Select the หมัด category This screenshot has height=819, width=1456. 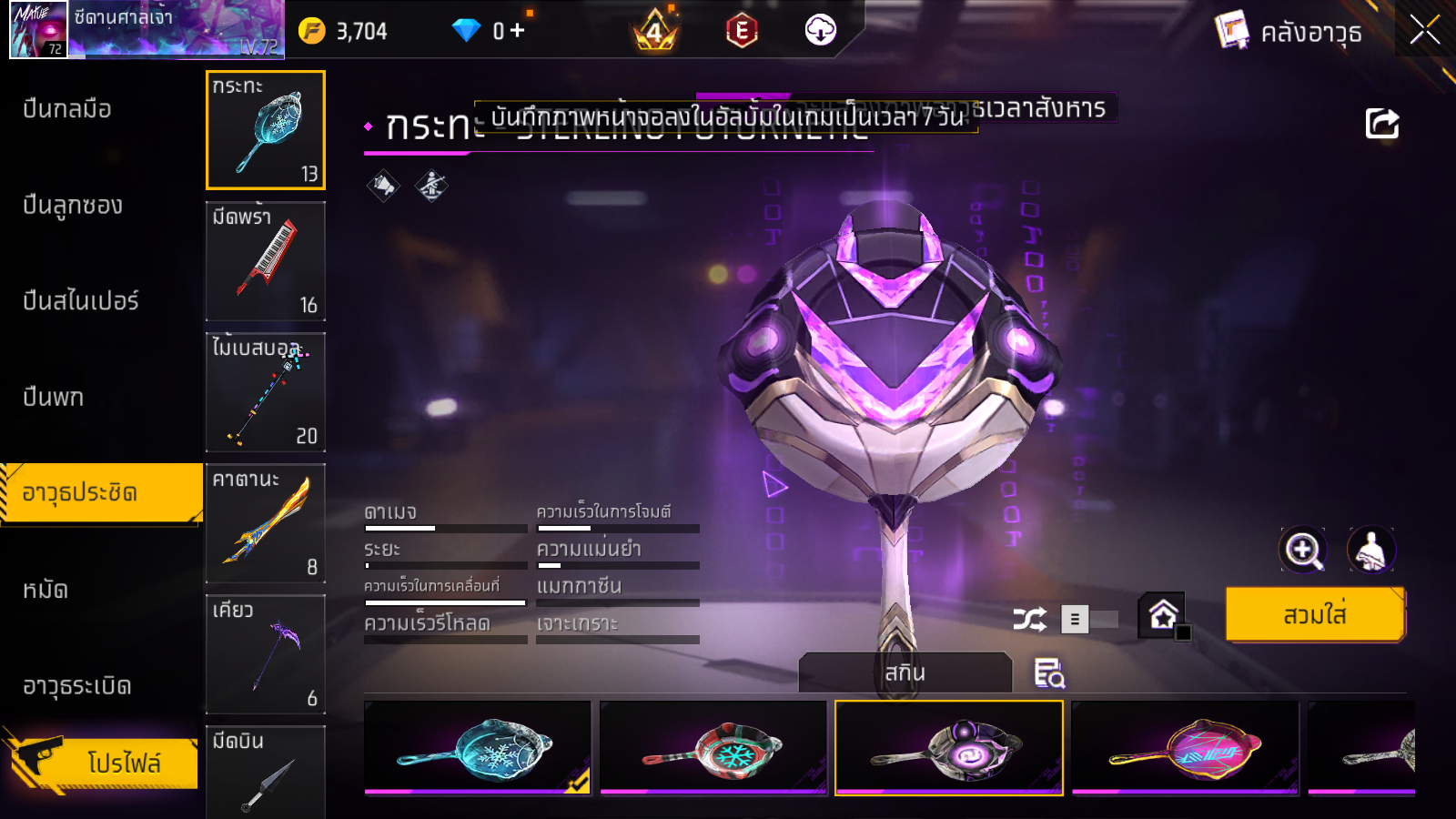[x=45, y=590]
